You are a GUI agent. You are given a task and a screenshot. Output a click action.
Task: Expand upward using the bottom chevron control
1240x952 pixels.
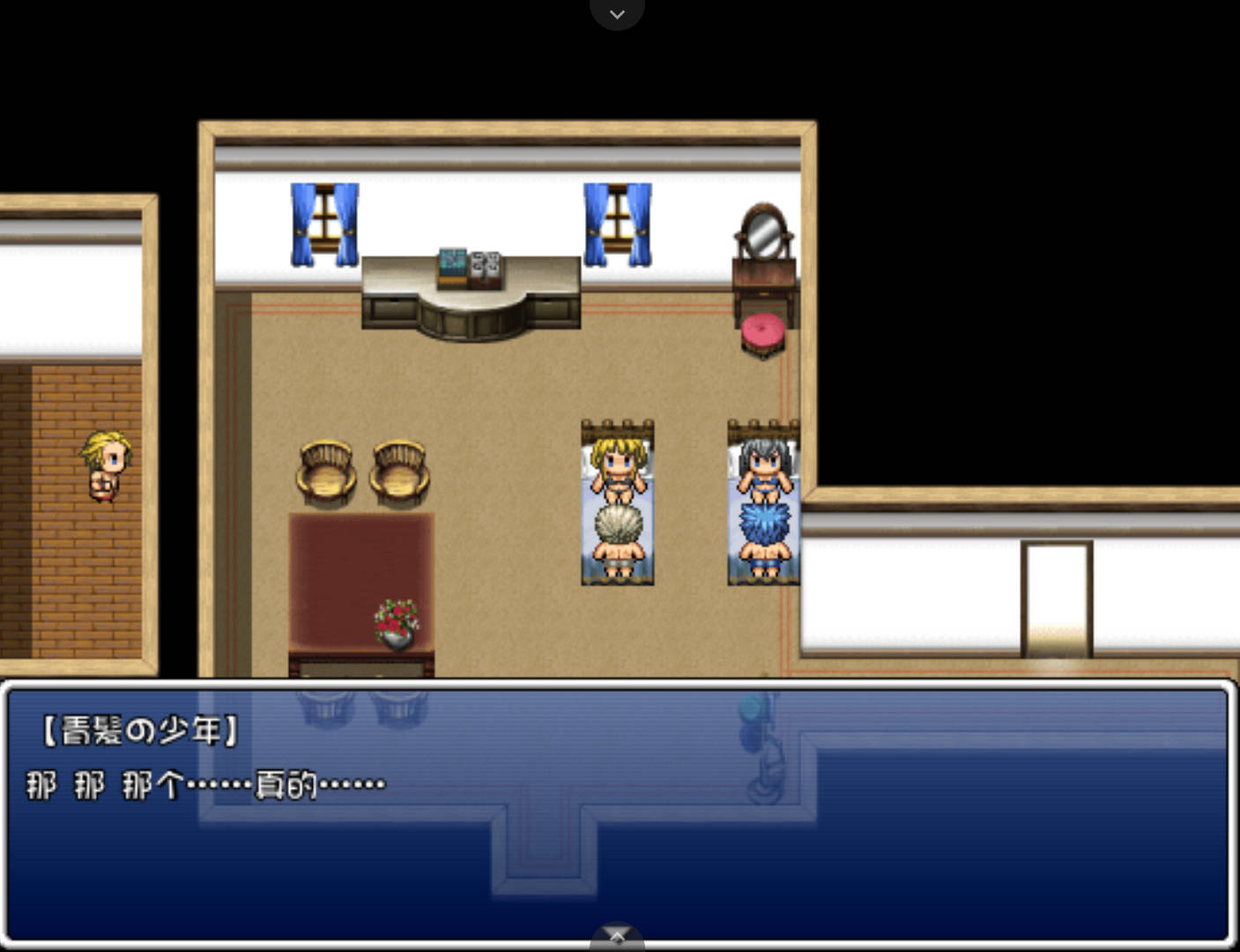pyautogui.click(x=617, y=937)
